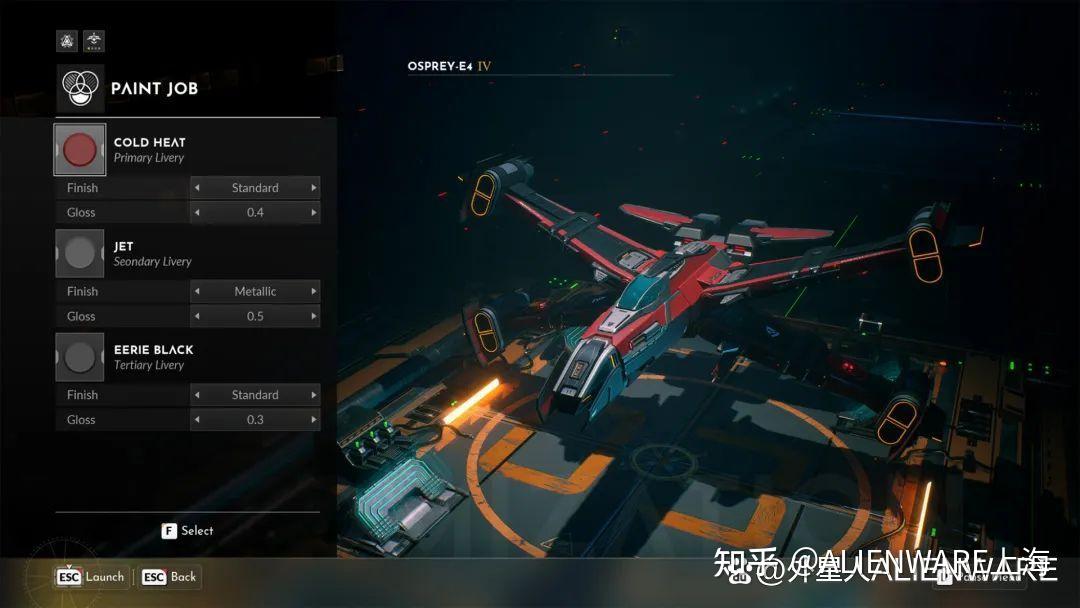Click left arrow on Cold Heat Finish

pyautogui.click(x=197, y=188)
